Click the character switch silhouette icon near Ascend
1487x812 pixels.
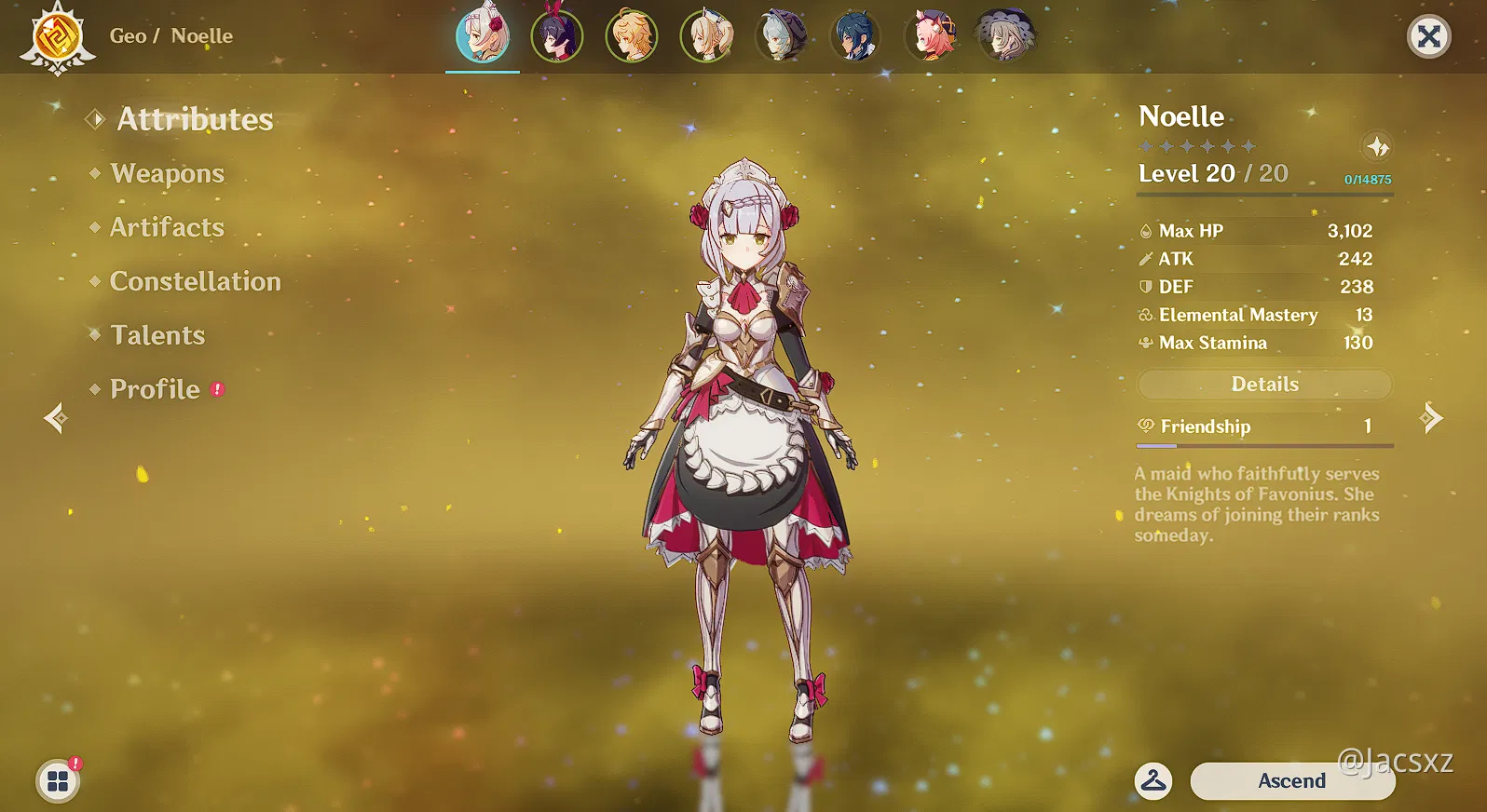pyautogui.click(x=1153, y=781)
